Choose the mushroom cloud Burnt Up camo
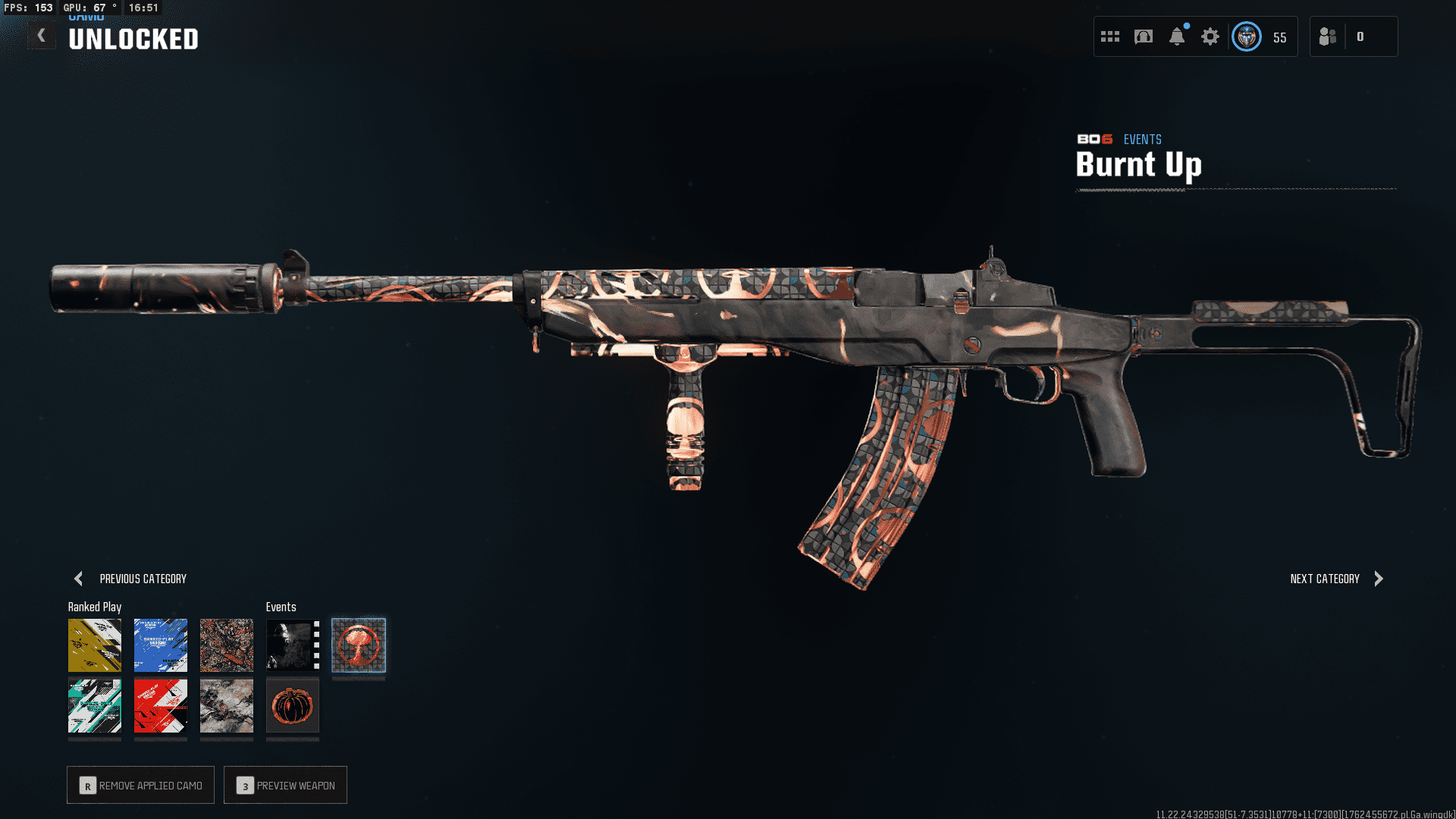 (x=359, y=645)
